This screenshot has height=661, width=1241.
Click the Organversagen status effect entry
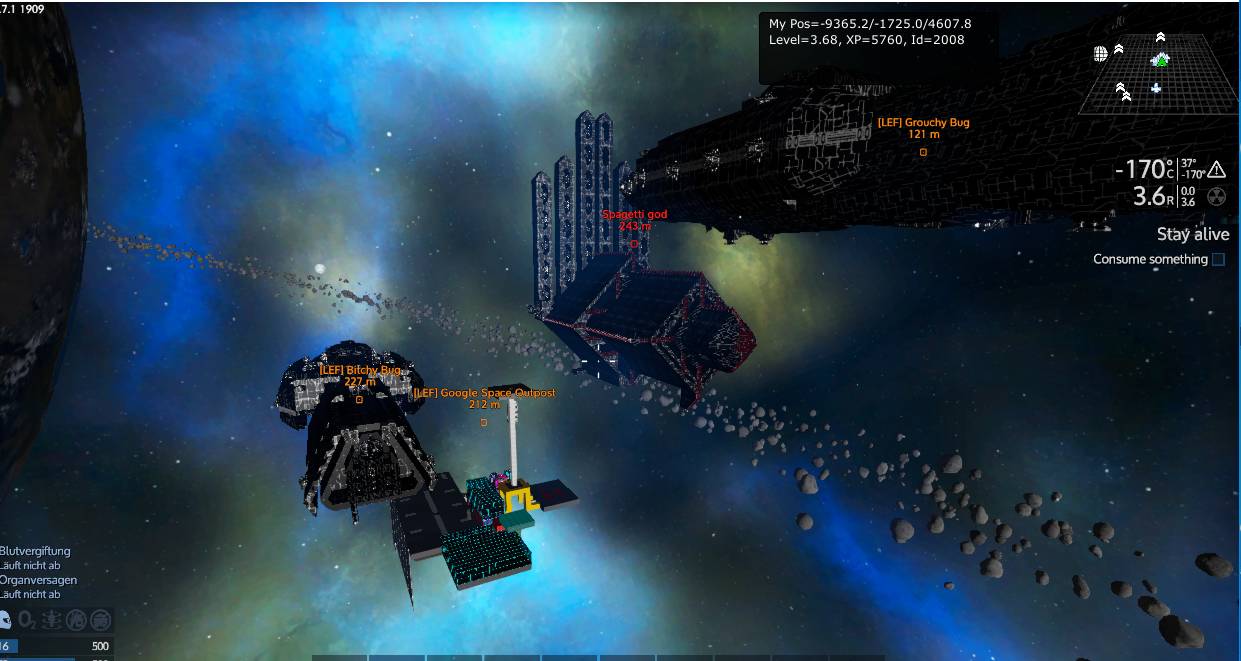point(39,580)
